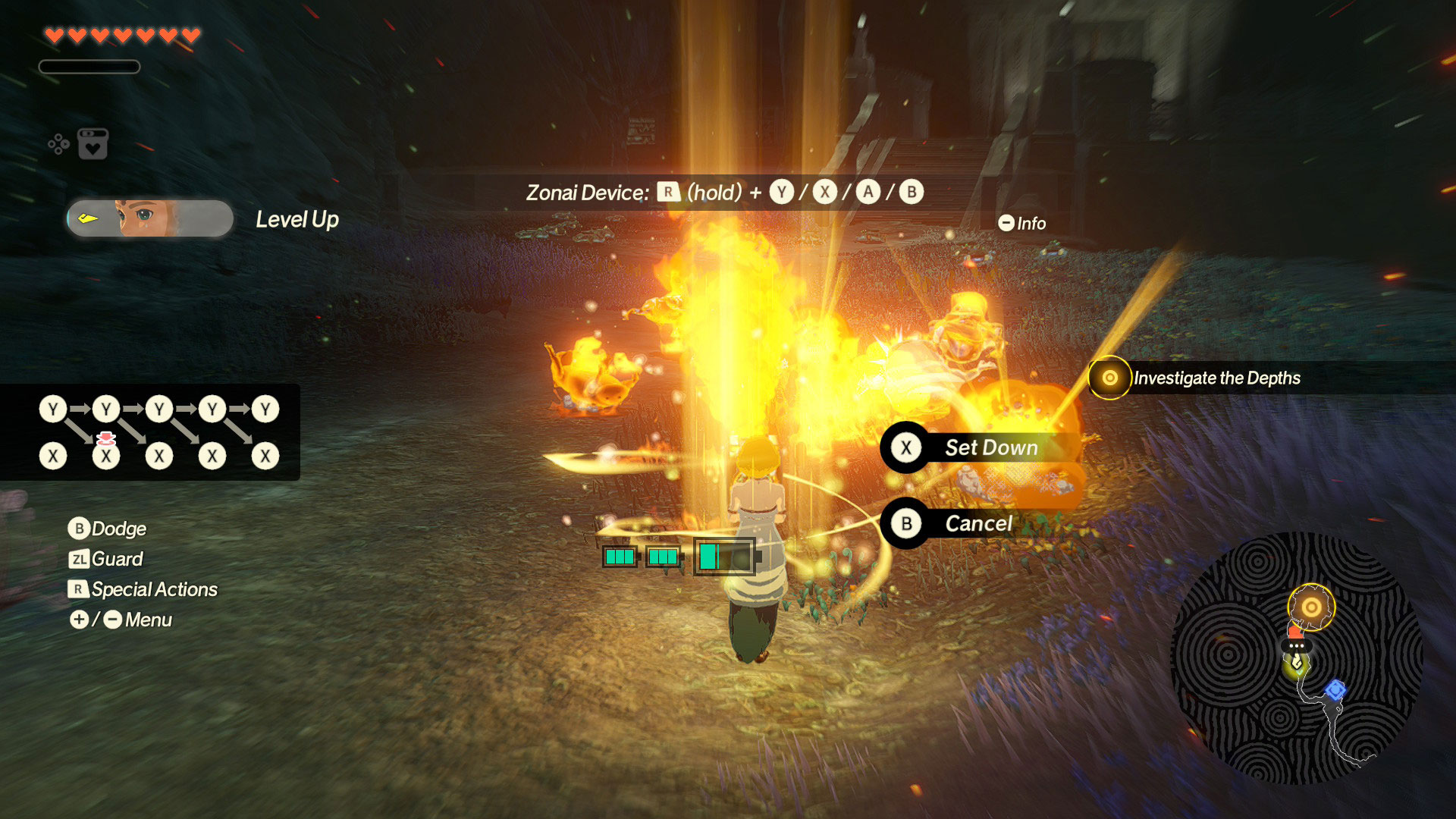Open the circular minimap

pyautogui.click(x=1296, y=657)
